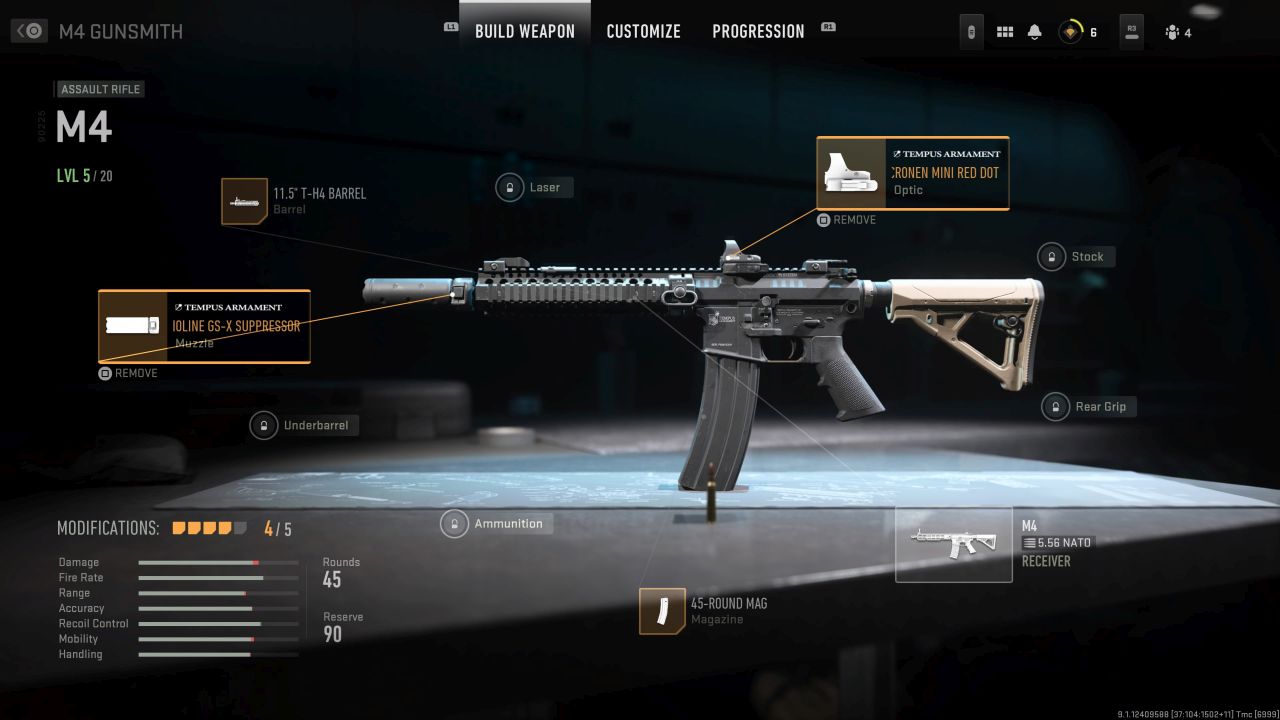
Task: Open the Customize tab
Action: tap(643, 31)
